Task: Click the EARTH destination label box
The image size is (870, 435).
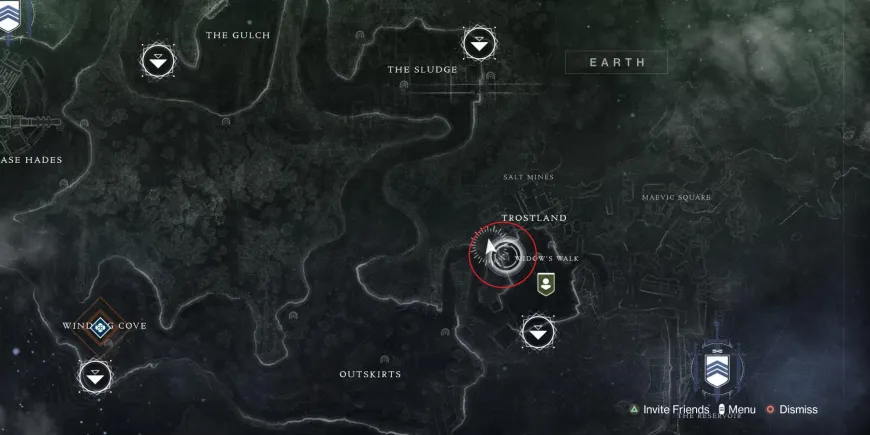Action: [x=617, y=63]
